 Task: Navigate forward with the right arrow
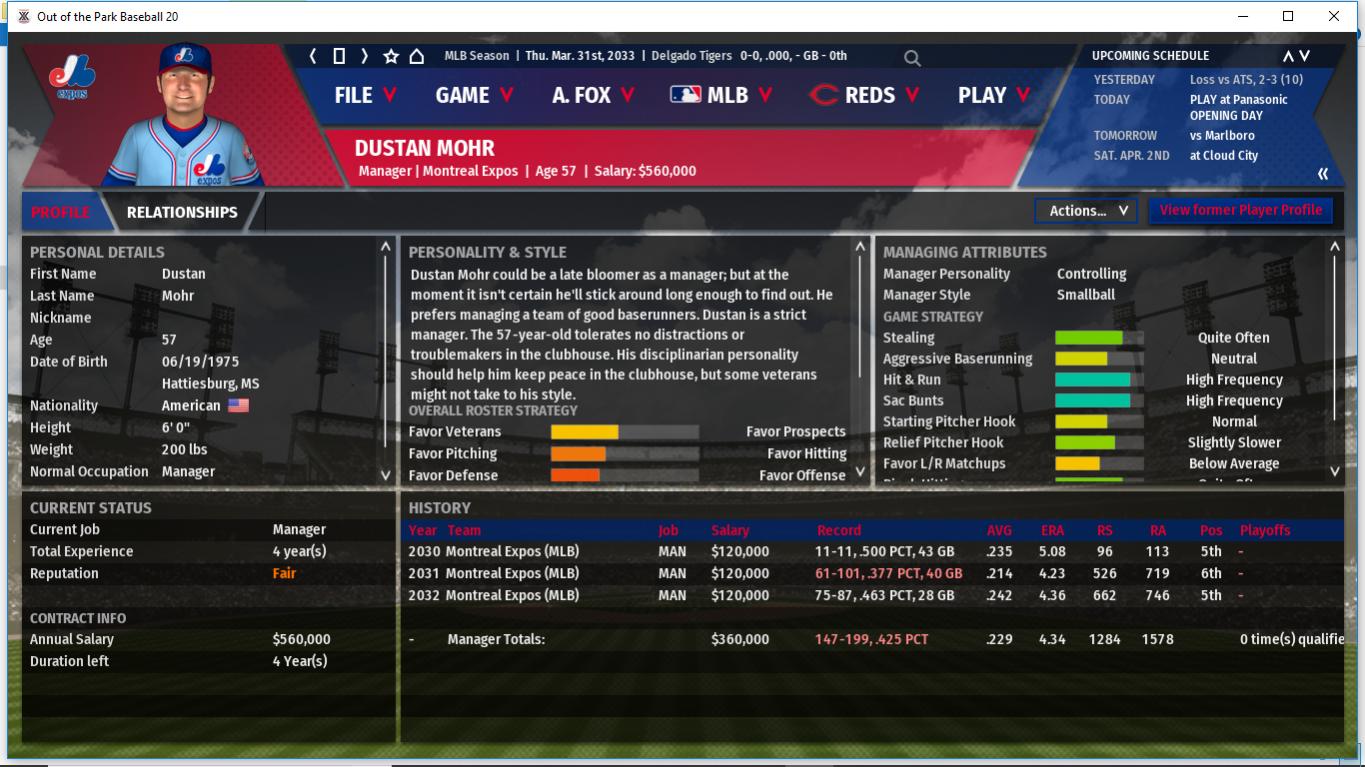point(364,56)
